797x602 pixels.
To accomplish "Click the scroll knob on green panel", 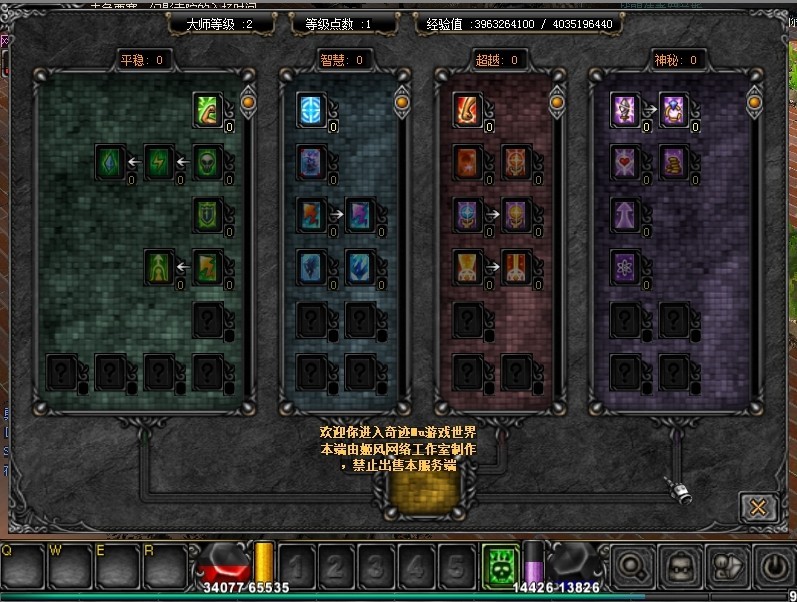I will tap(247, 101).
